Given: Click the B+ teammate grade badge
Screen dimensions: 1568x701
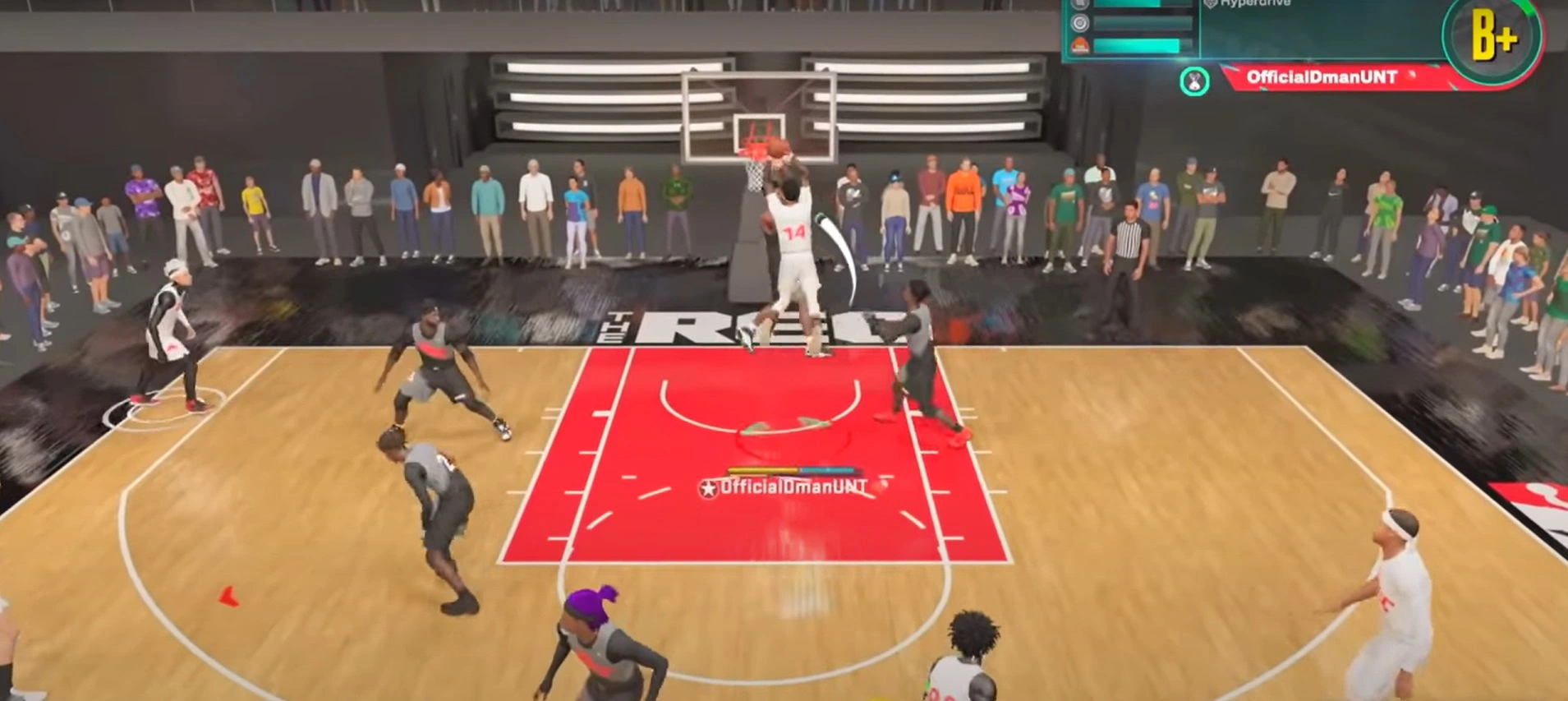Looking at the screenshot, I should (x=1492, y=38).
